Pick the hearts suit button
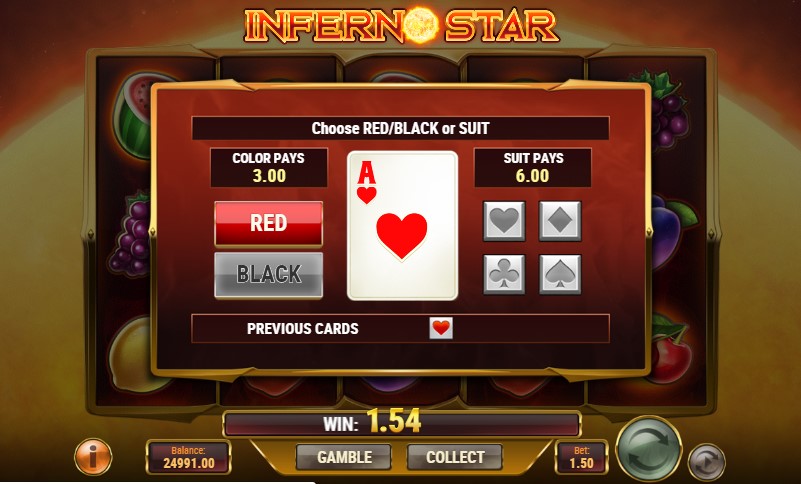Screen dimensions: 801x484 tap(504, 221)
